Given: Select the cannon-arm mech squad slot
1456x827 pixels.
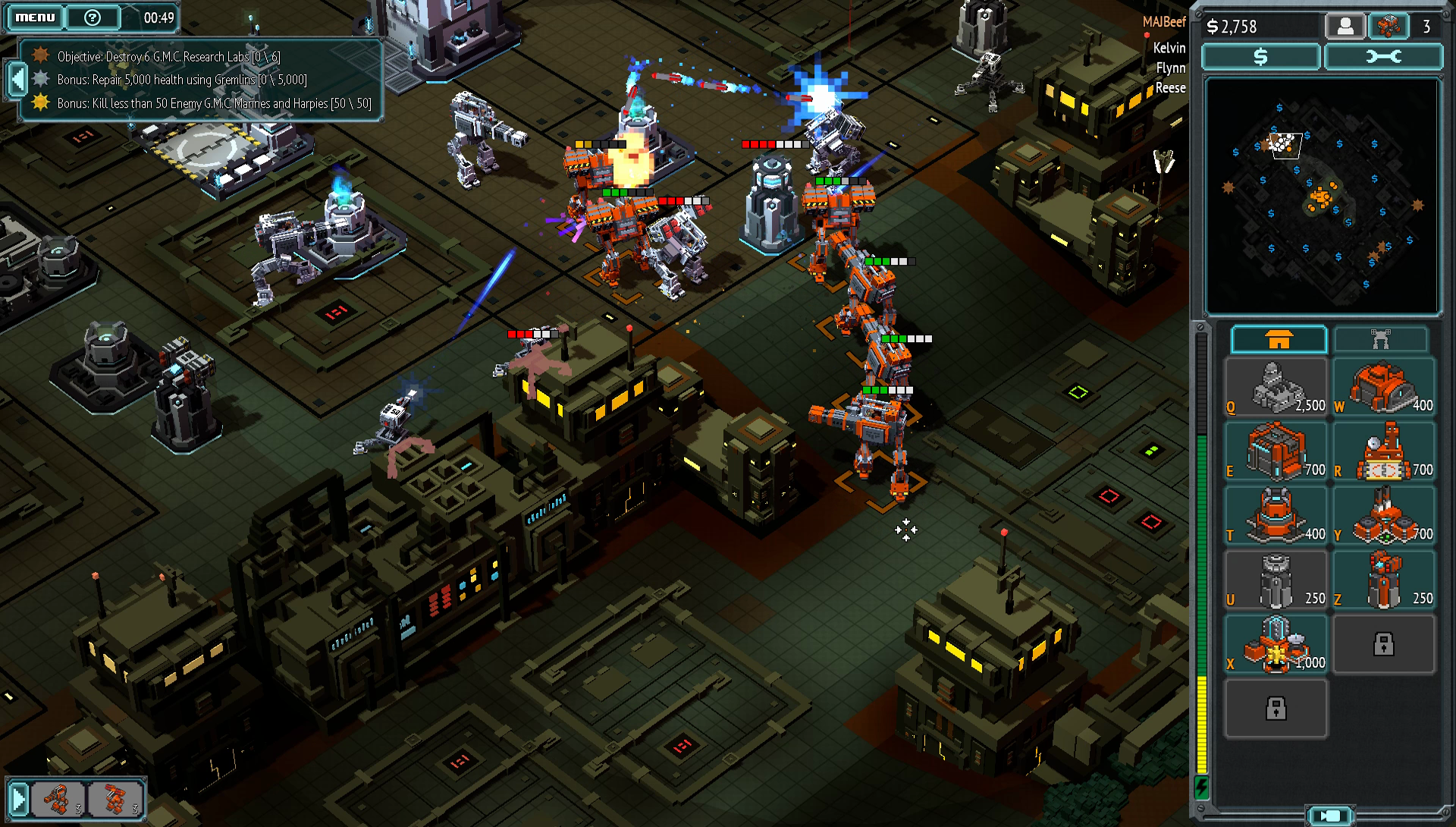Looking at the screenshot, I should (59, 799).
